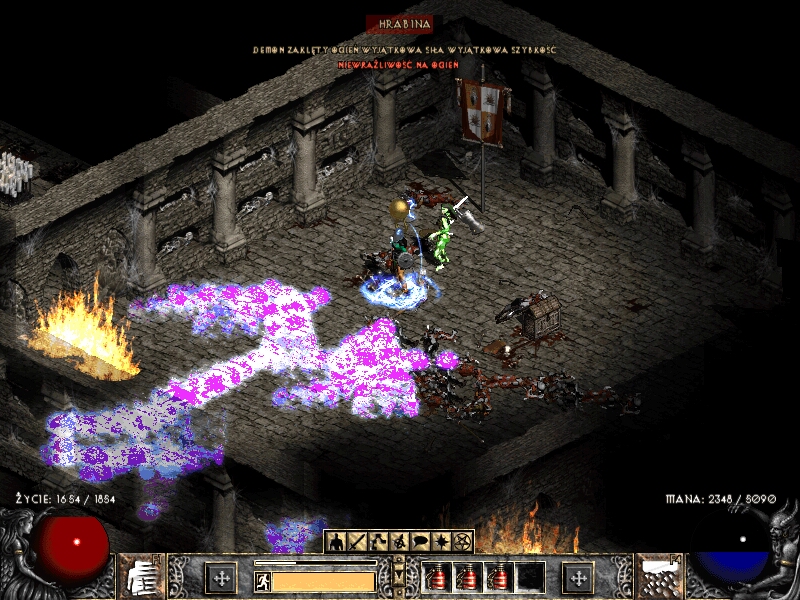The height and width of the screenshot is (600, 800).
Task: Open the speech bubble message log
Action: tap(420, 542)
